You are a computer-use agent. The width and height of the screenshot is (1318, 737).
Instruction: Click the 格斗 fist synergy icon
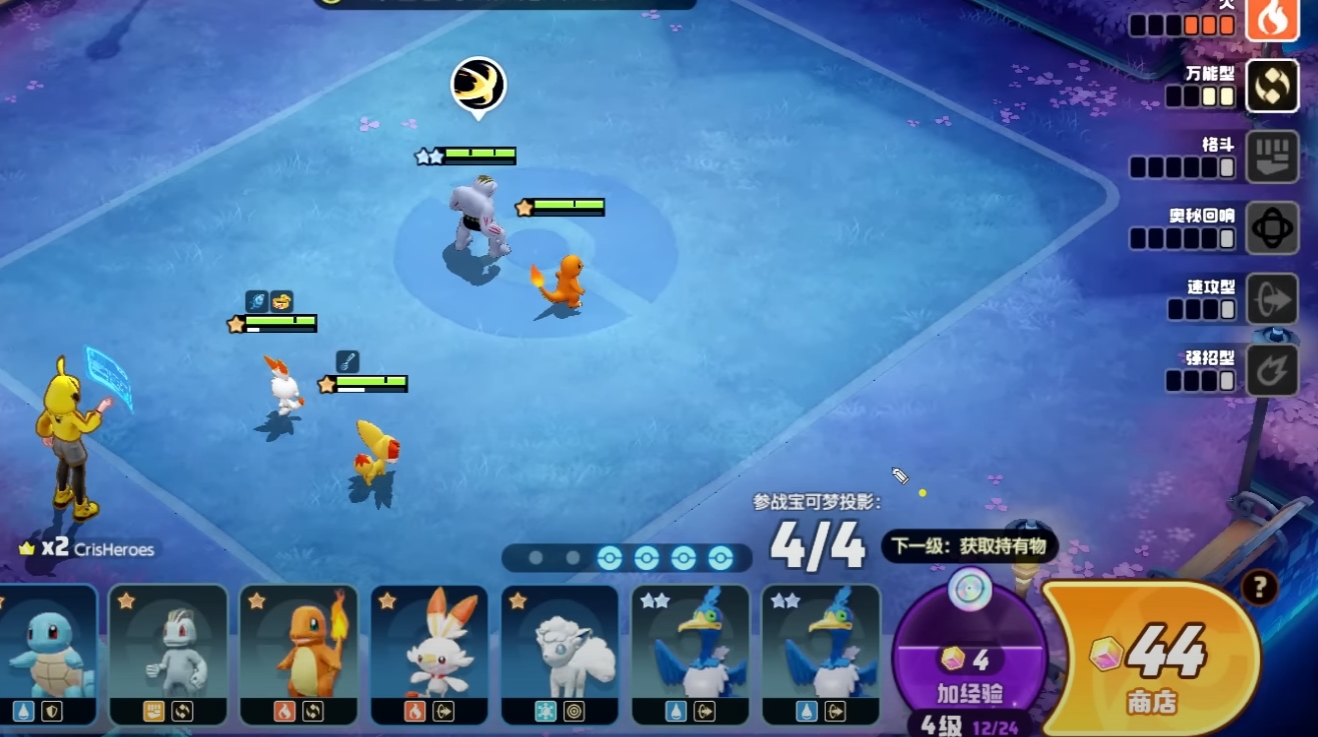pyautogui.click(x=1272, y=157)
